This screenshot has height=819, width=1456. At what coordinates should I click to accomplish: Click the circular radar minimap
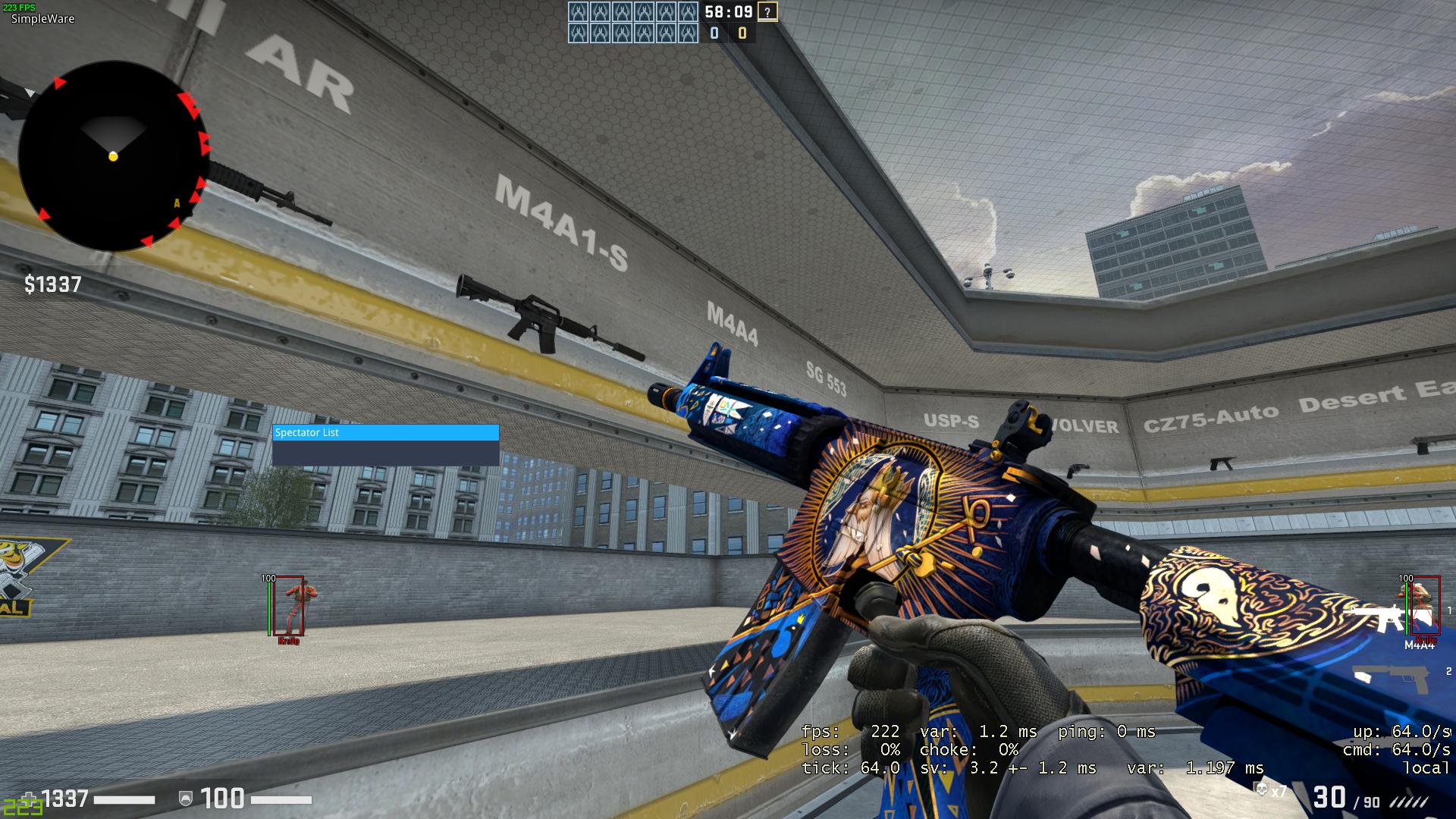pos(112,155)
